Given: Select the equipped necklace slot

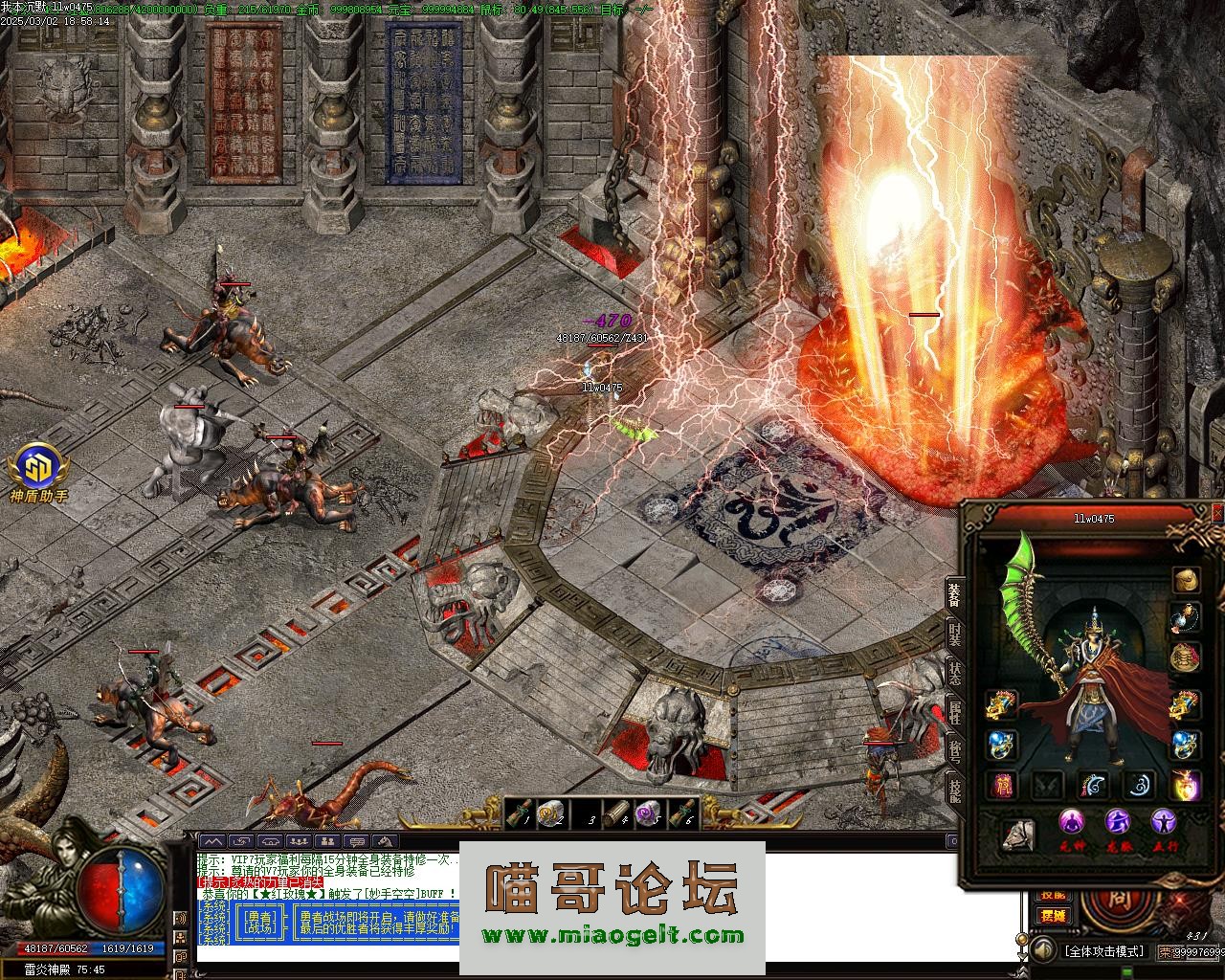Looking at the screenshot, I should [1187, 618].
